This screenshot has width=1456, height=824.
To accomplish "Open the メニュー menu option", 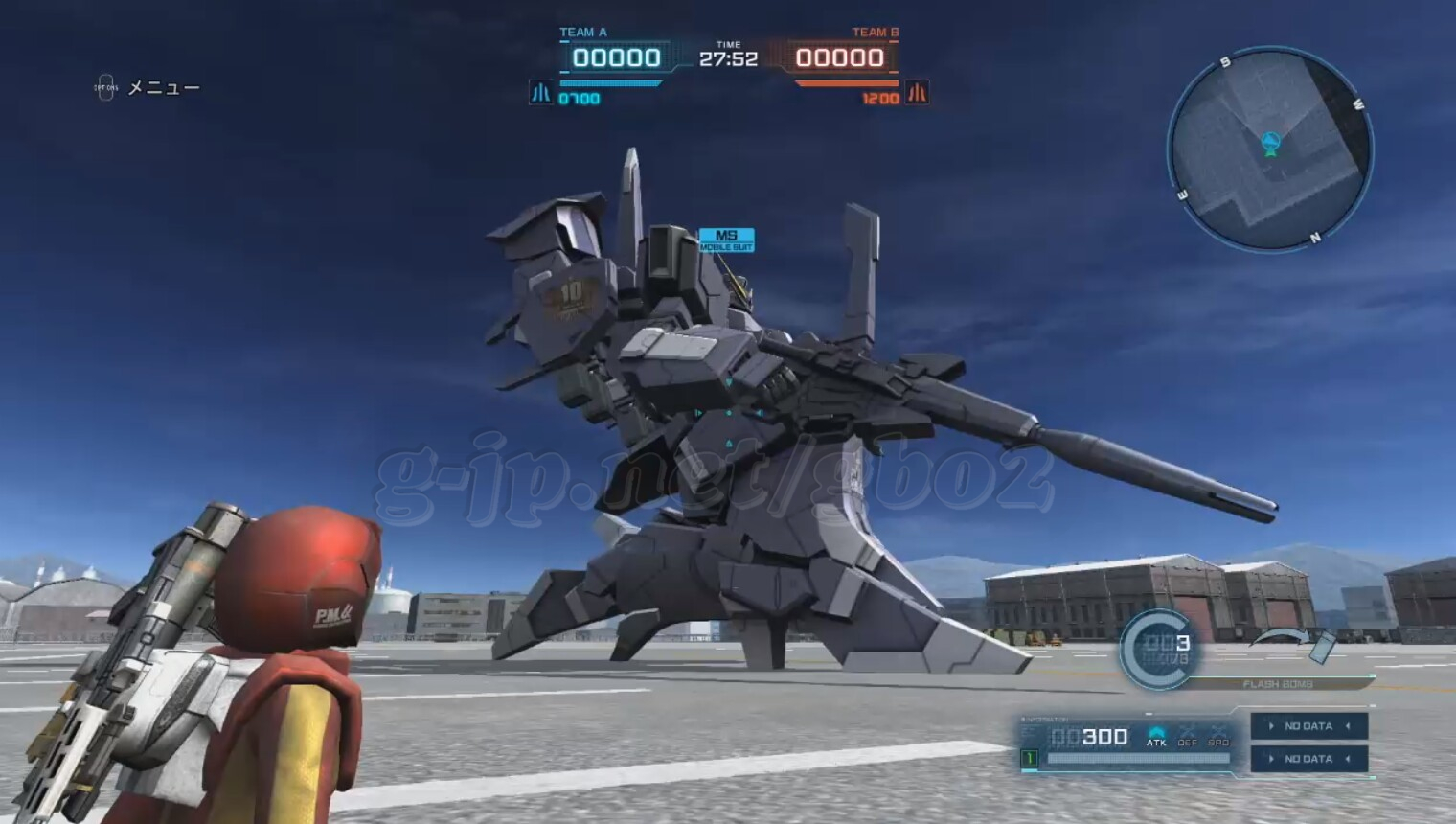I will [x=163, y=88].
